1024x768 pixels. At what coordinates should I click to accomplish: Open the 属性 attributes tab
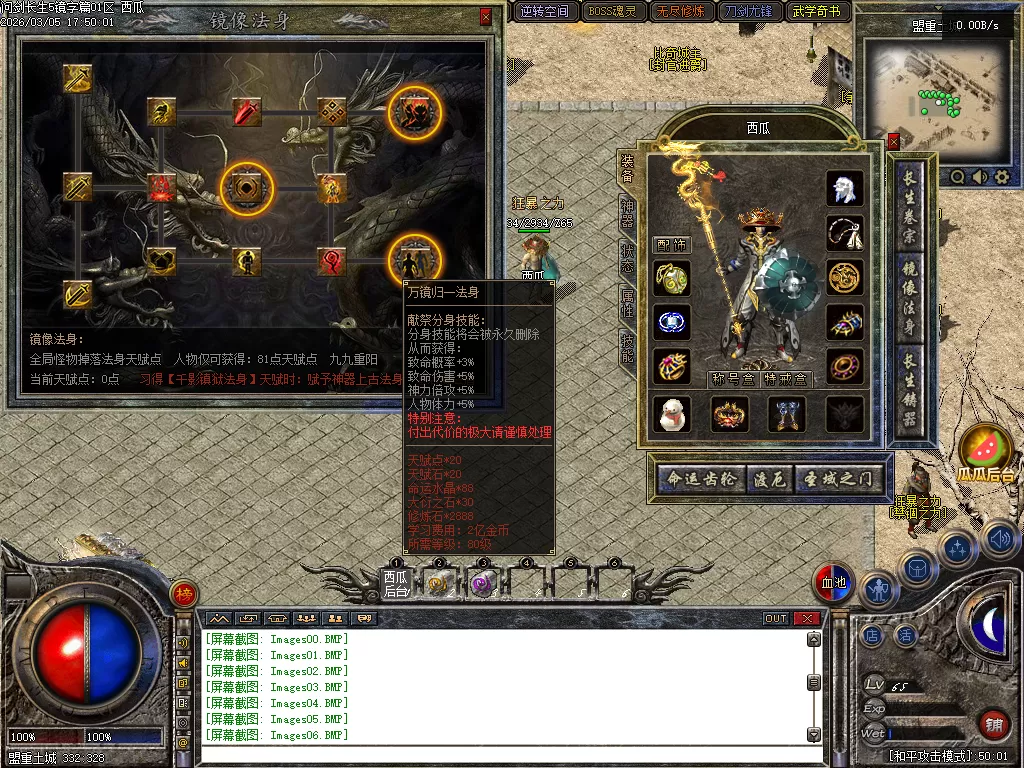coord(627,304)
